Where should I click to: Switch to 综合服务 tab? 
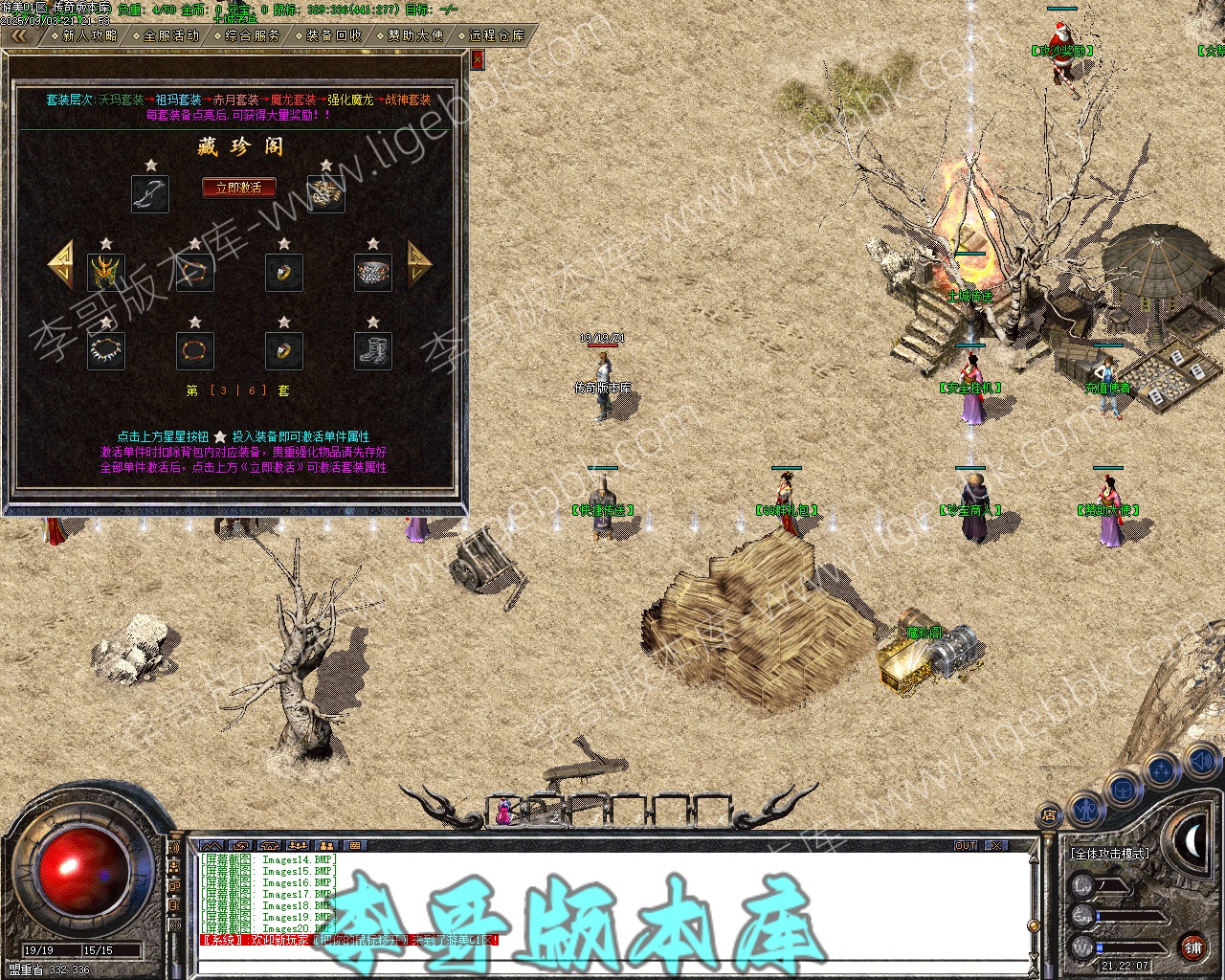(253, 36)
